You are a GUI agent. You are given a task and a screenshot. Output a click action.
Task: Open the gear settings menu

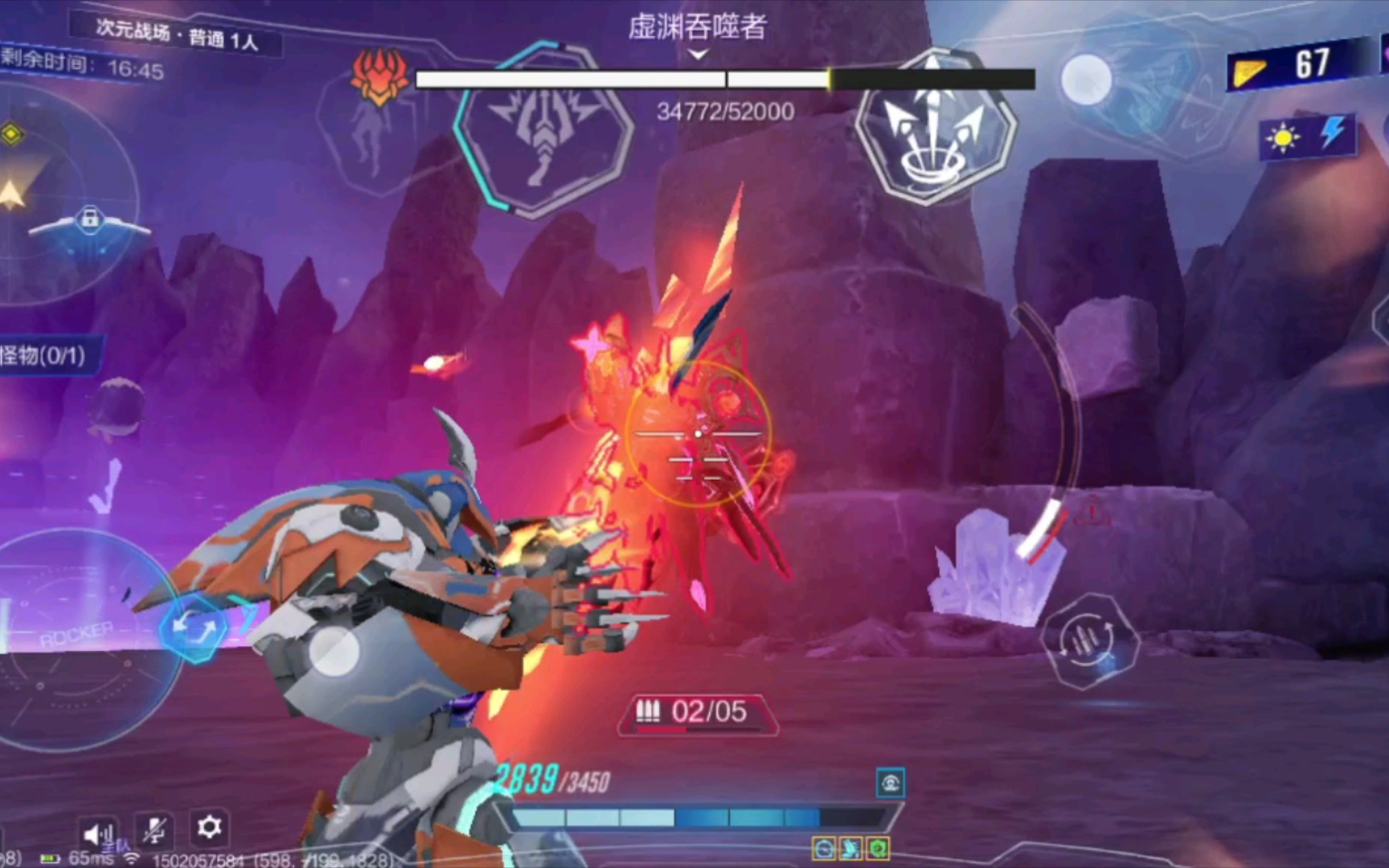click(x=209, y=827)
